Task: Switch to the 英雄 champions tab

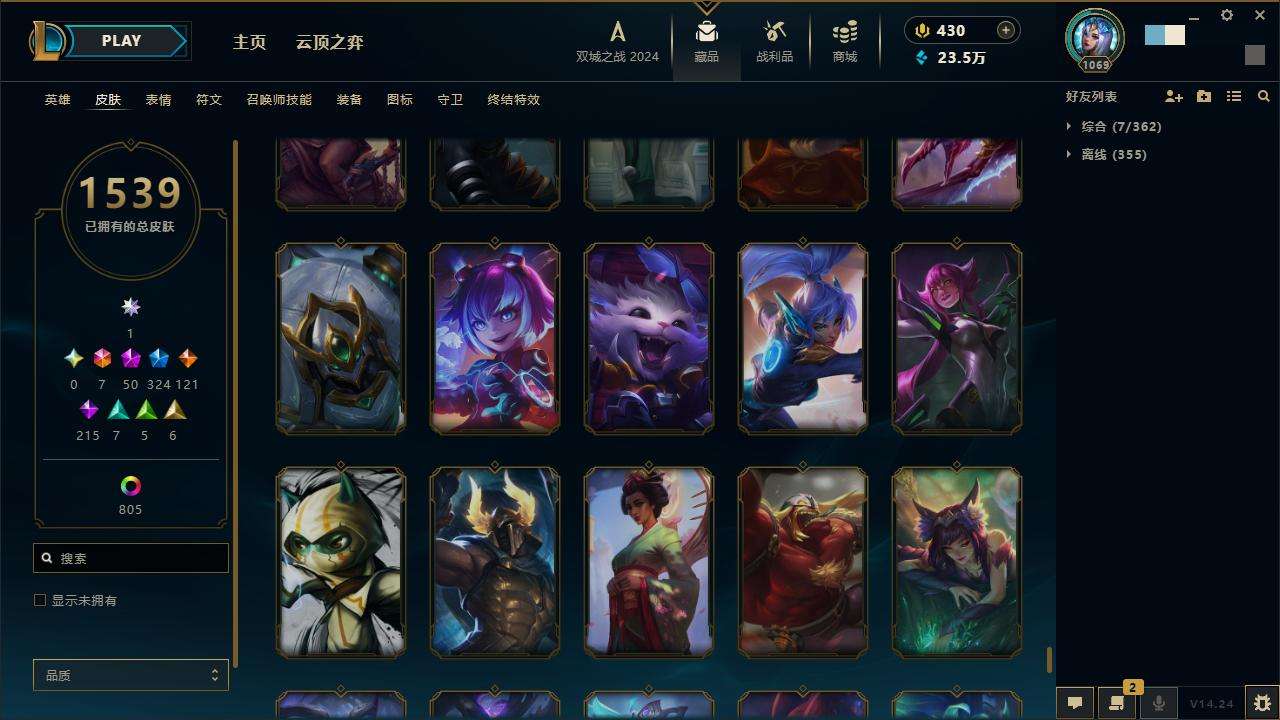Action: tap(57, 100)
